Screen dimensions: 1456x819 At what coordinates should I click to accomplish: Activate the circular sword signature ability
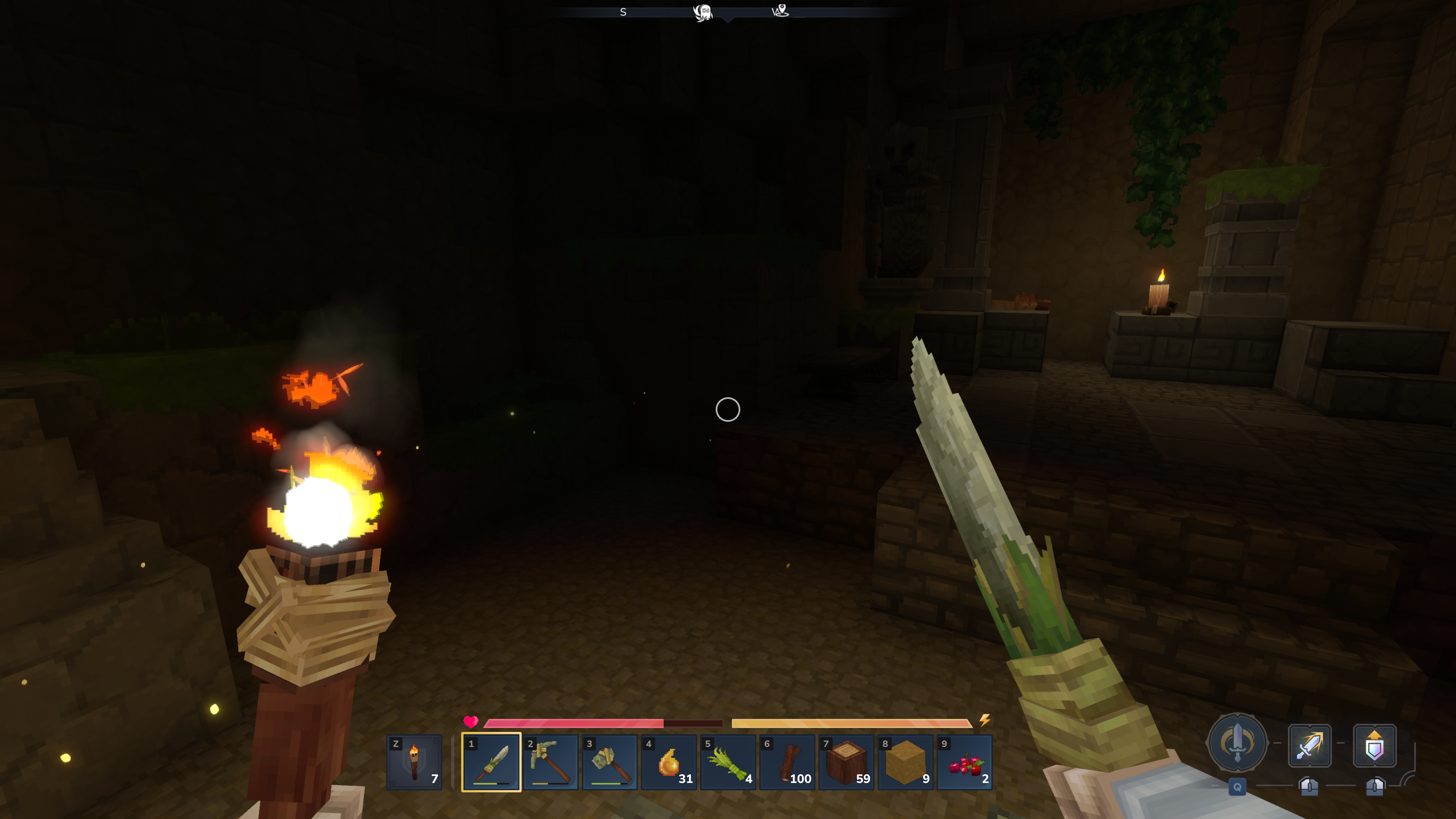pos(1237,743)
